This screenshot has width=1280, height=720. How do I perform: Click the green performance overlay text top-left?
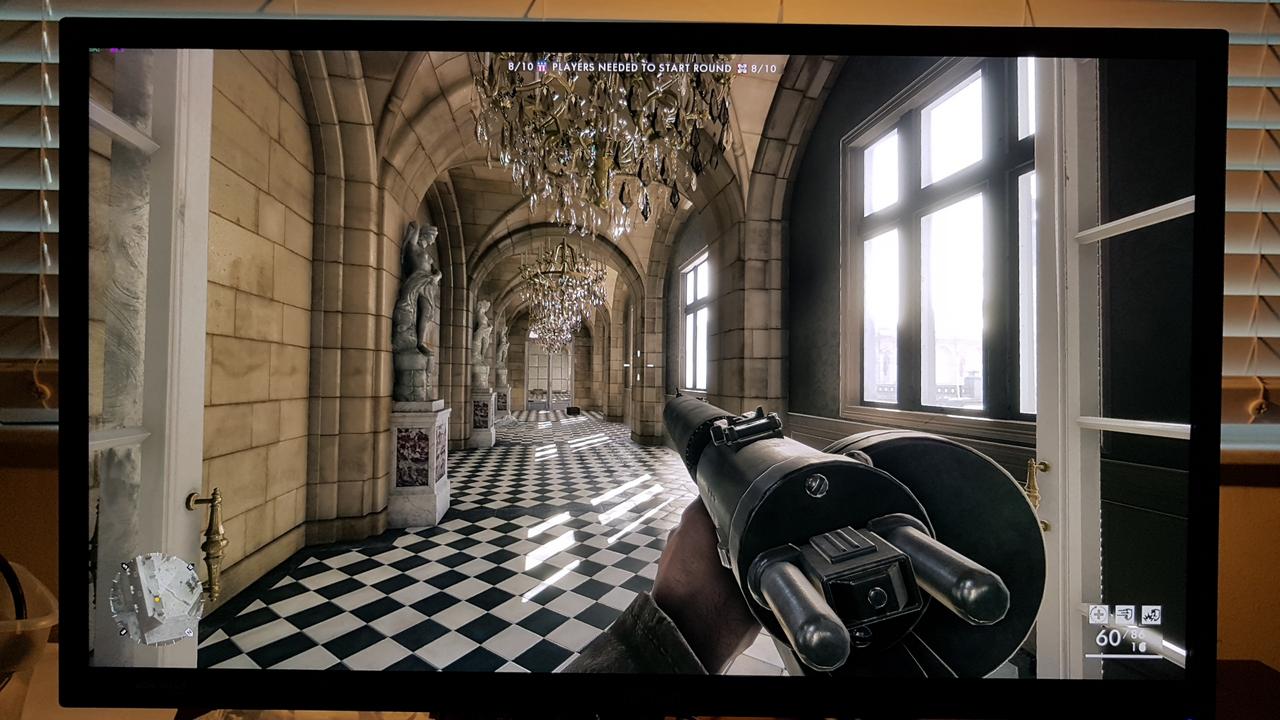coord(95,48)
